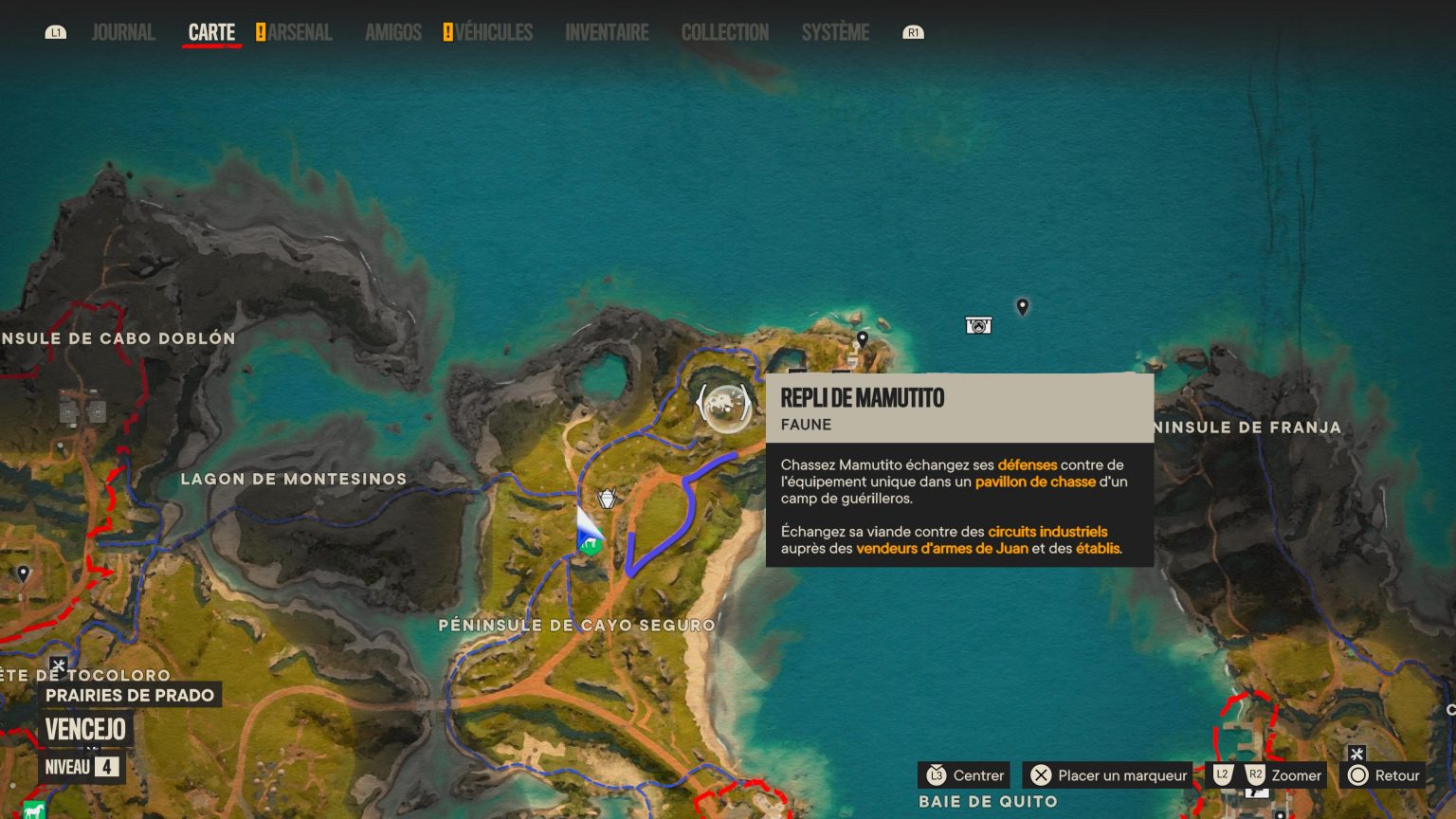Switch to the SYSTÈME tab
The image size is (1456, 819).
point(834,31)
